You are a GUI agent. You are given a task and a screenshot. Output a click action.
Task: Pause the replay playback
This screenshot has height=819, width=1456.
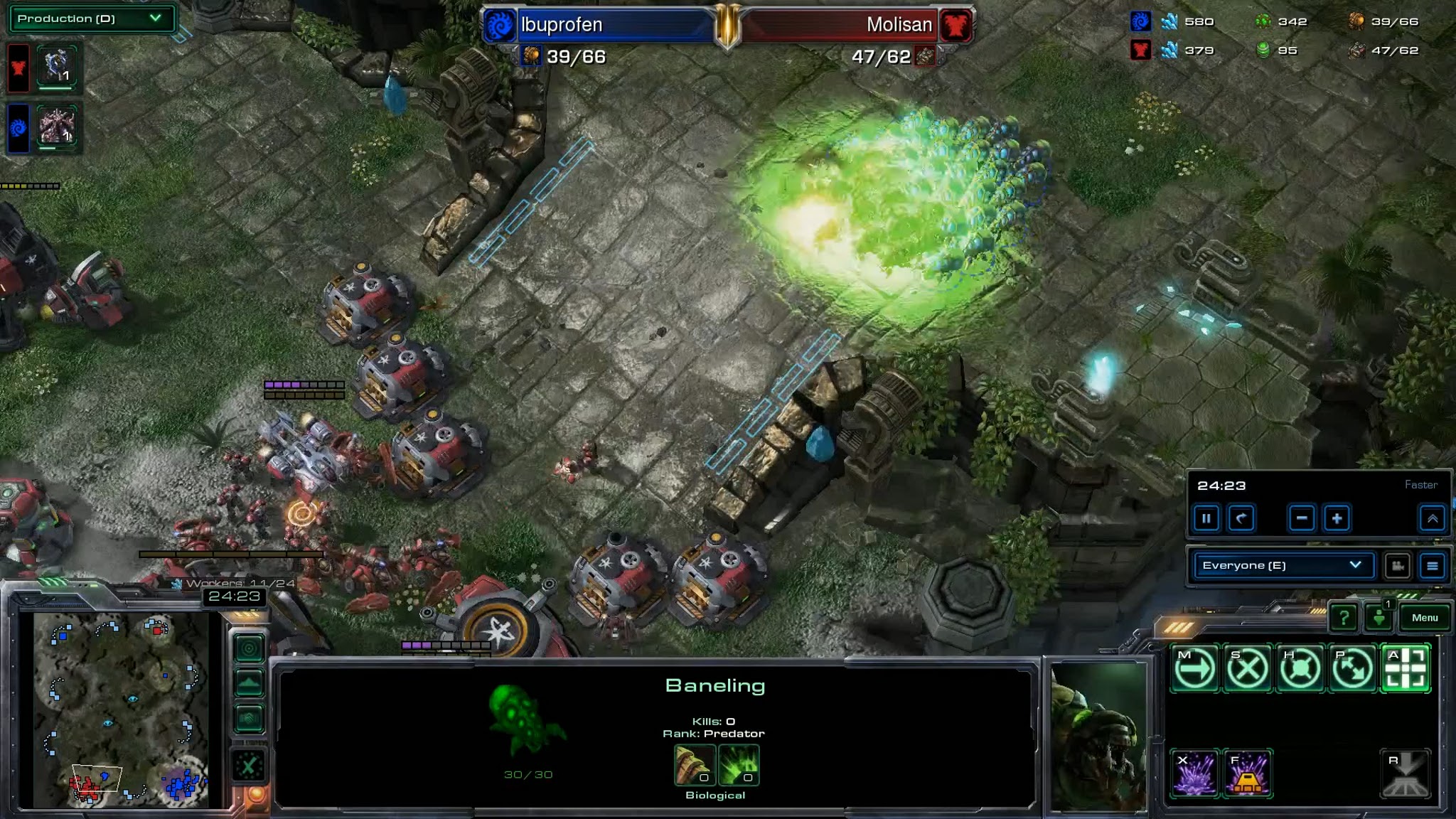(1206, 518)
